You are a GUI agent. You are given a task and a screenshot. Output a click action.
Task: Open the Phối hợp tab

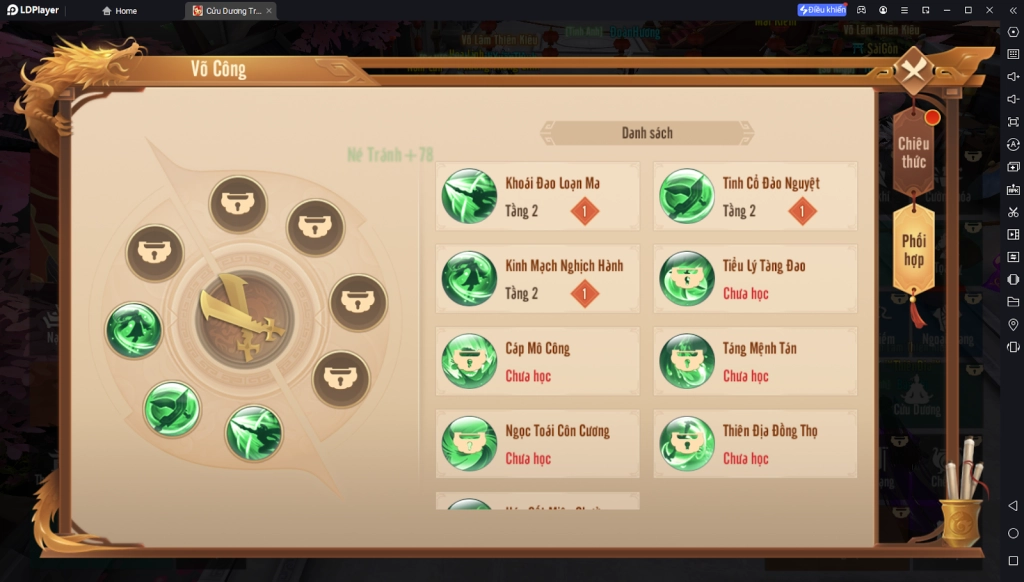point(913,249)
